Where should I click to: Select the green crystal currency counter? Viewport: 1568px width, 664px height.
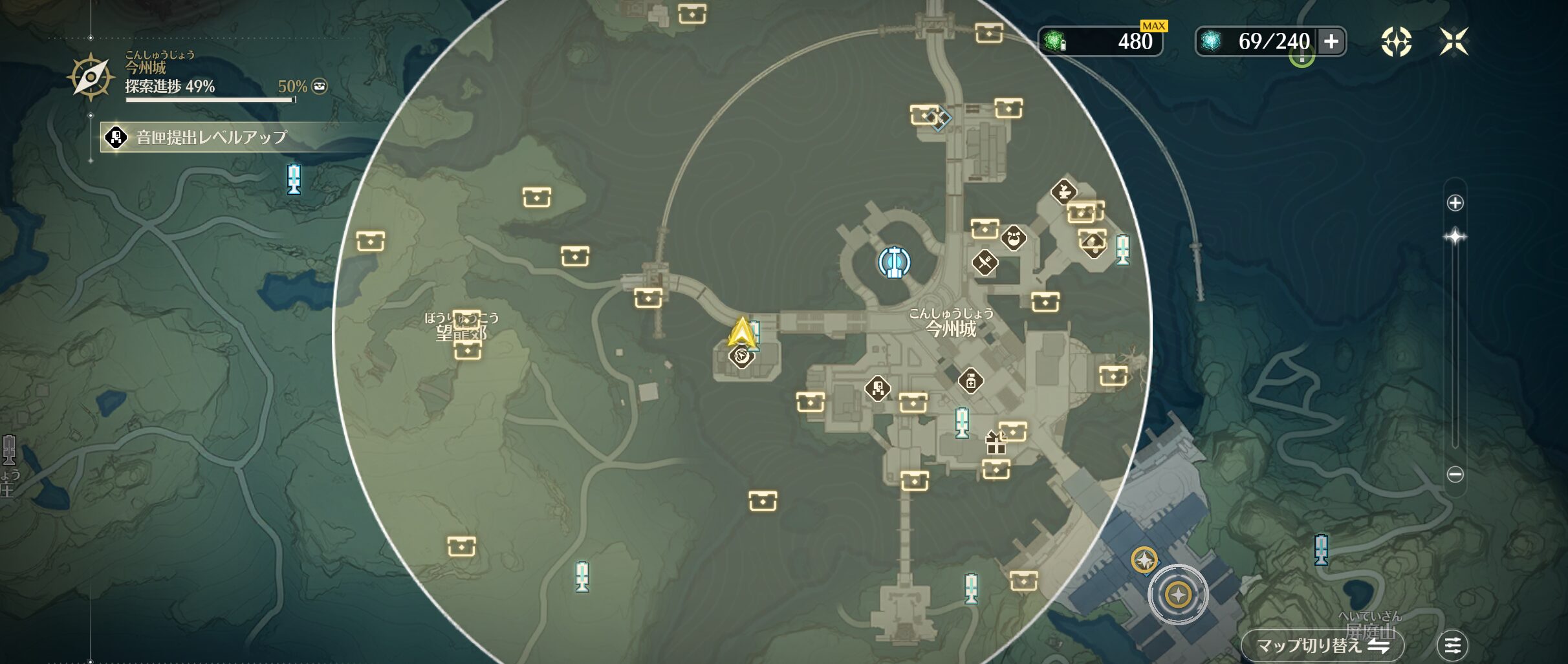tap(1100, 42)
